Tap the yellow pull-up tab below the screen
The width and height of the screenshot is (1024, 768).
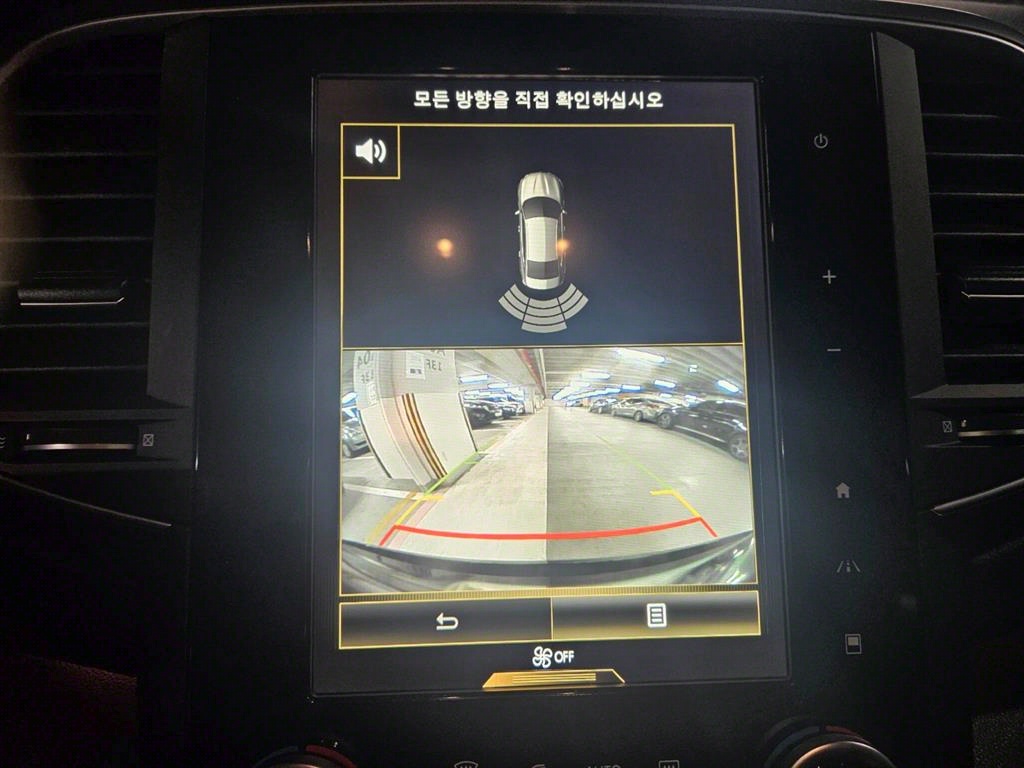click(553, 679)
